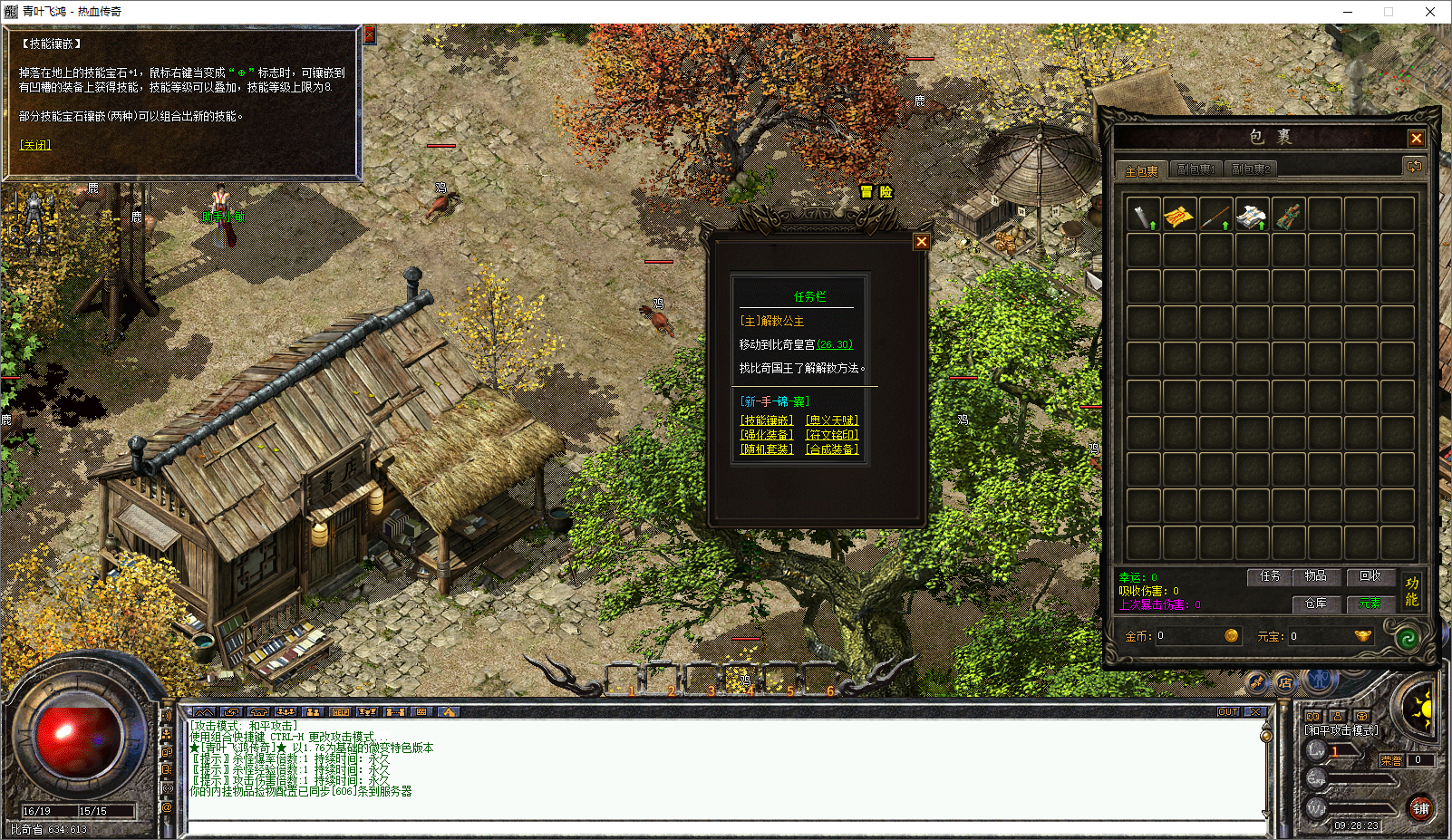Select the green armor item in the bag

[1288, 216]
